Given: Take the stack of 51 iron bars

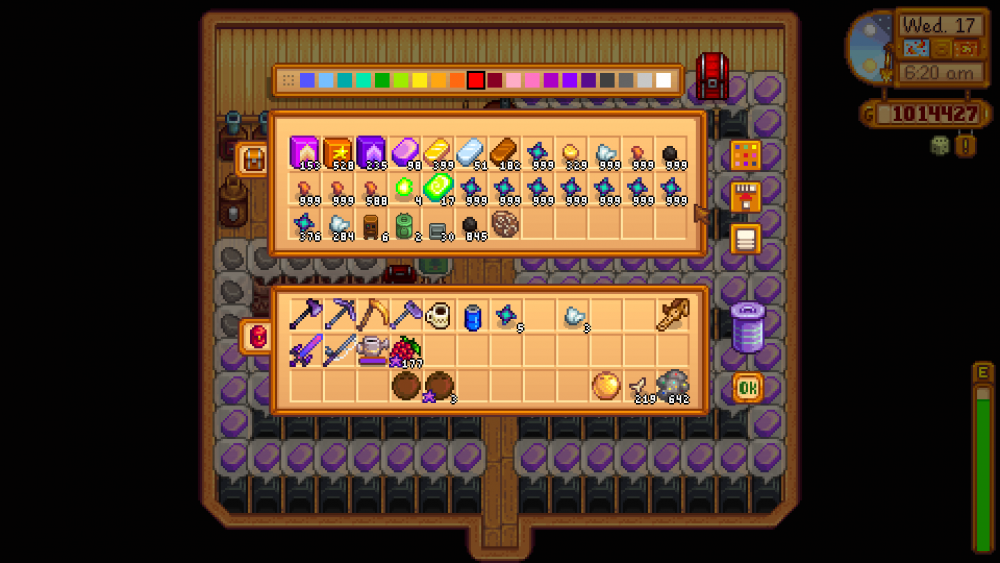Looking at the screenshot, I should (x=471, y=153).
